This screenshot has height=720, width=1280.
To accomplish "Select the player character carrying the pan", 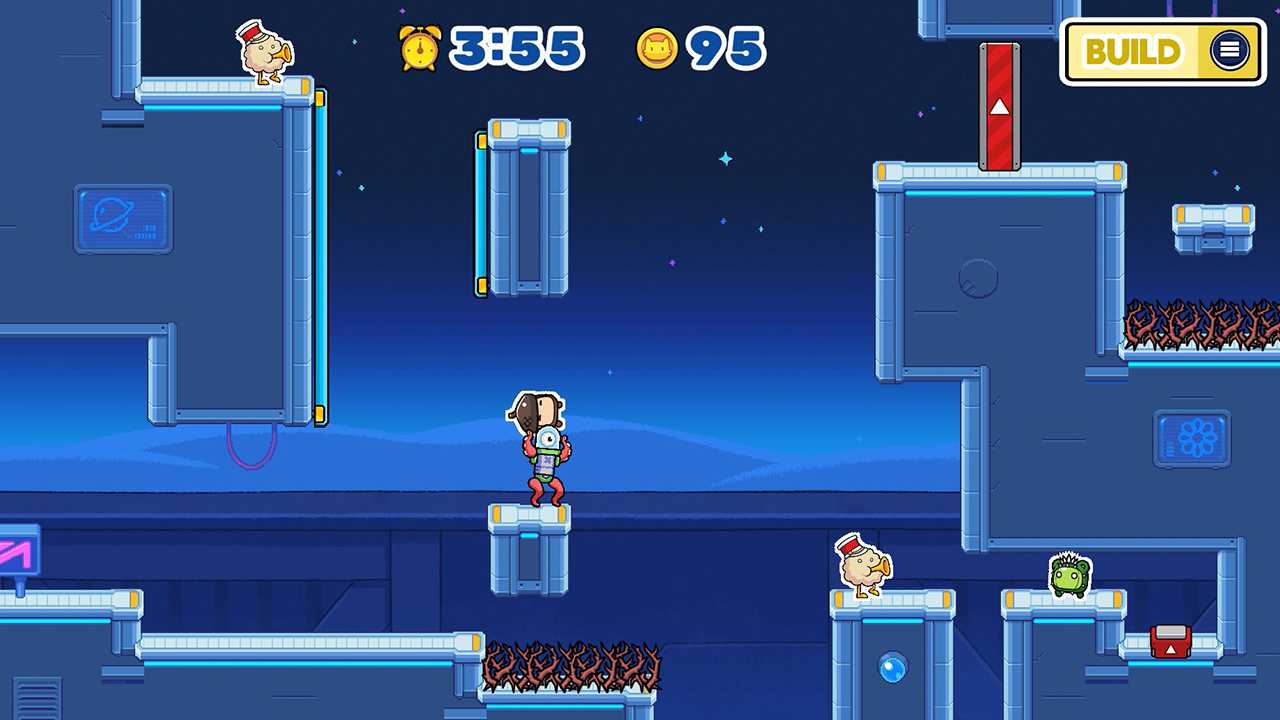I will pyautogui.click(x=540, y=450).
